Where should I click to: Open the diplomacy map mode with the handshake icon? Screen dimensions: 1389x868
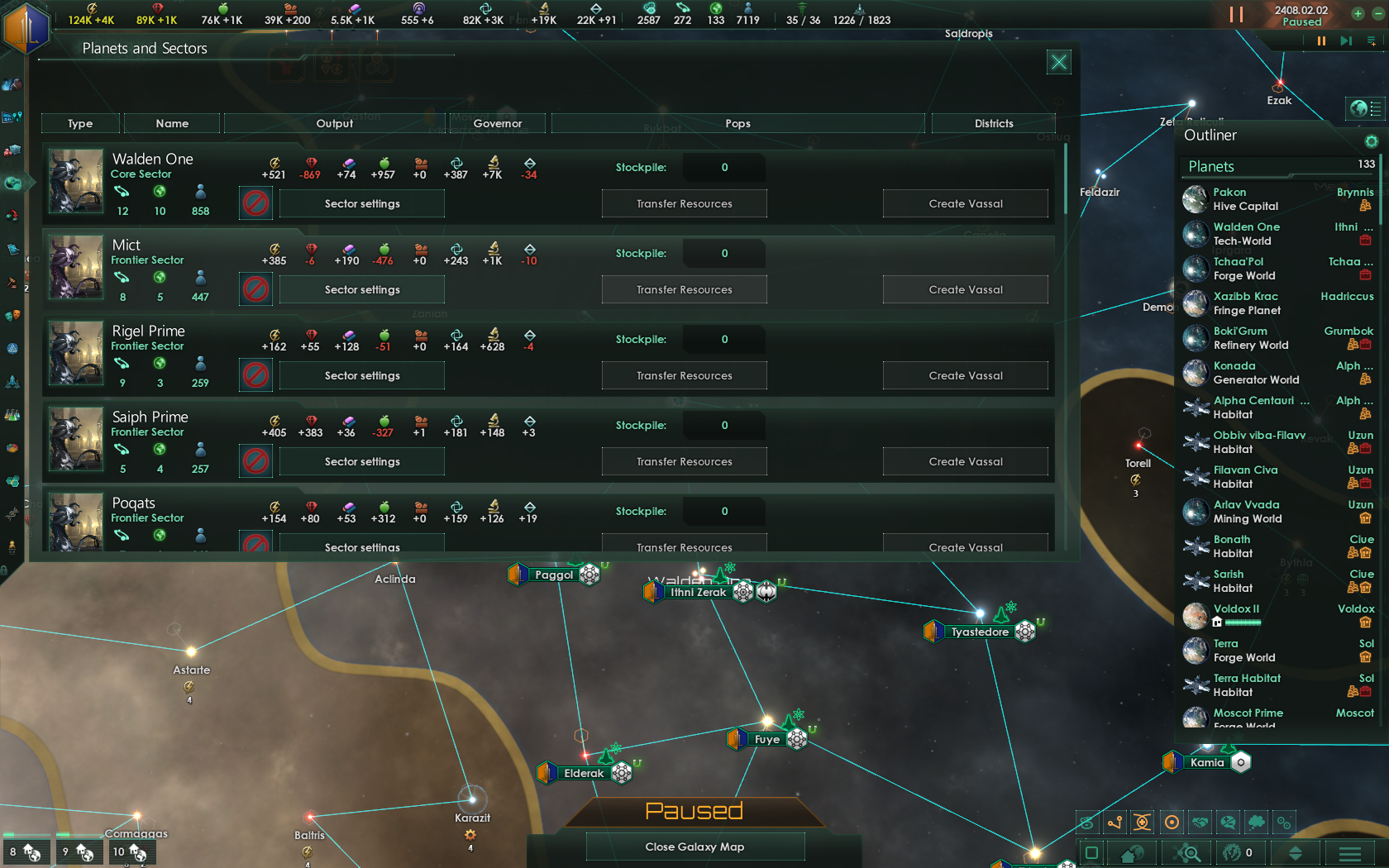pyautogui.click(x=1201, y=823)
